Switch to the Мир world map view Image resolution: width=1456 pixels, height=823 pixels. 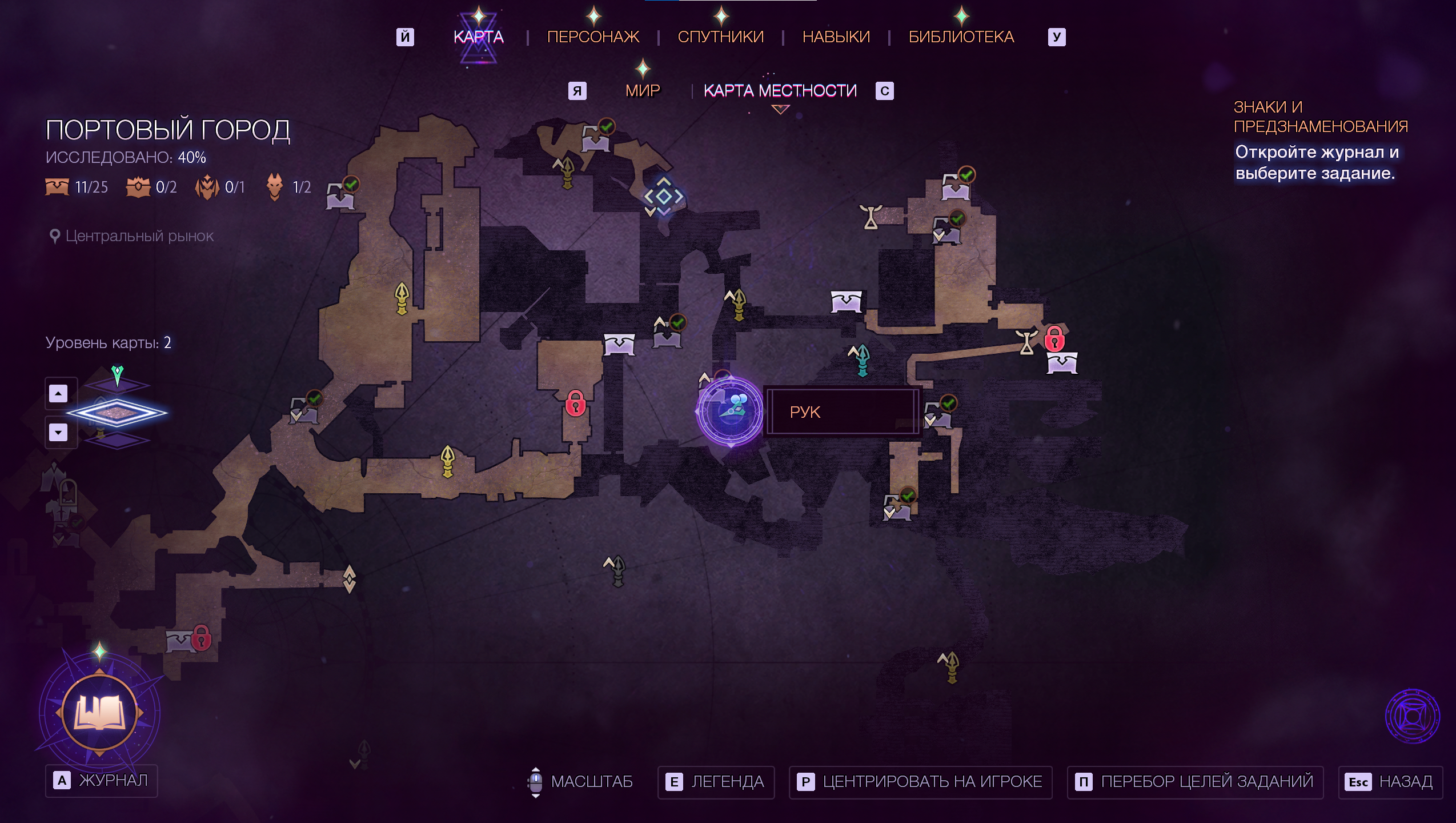click(x=643, y=90)
